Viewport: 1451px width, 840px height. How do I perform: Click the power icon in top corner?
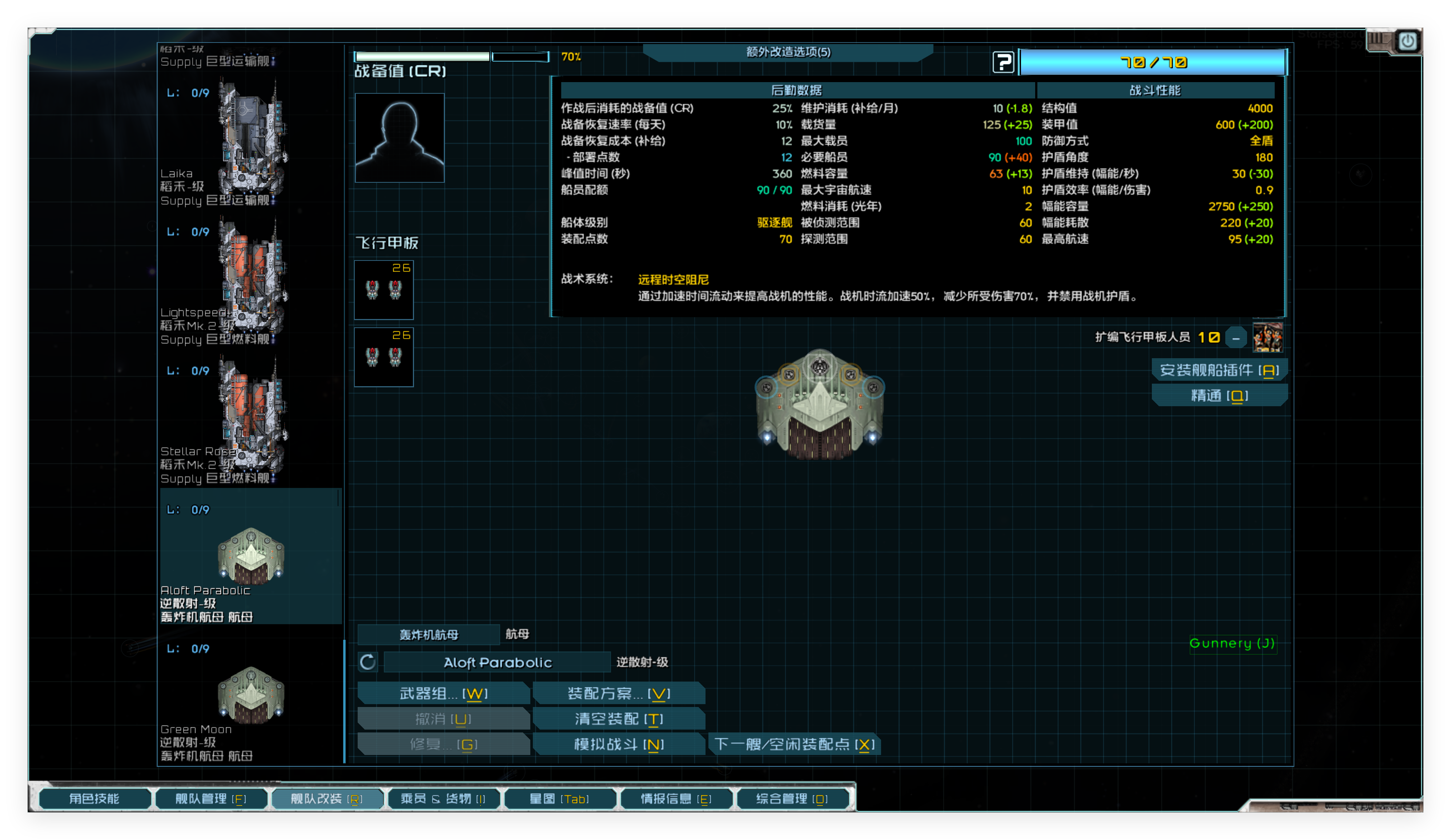pyautogui.click(x=1407, y=41)
